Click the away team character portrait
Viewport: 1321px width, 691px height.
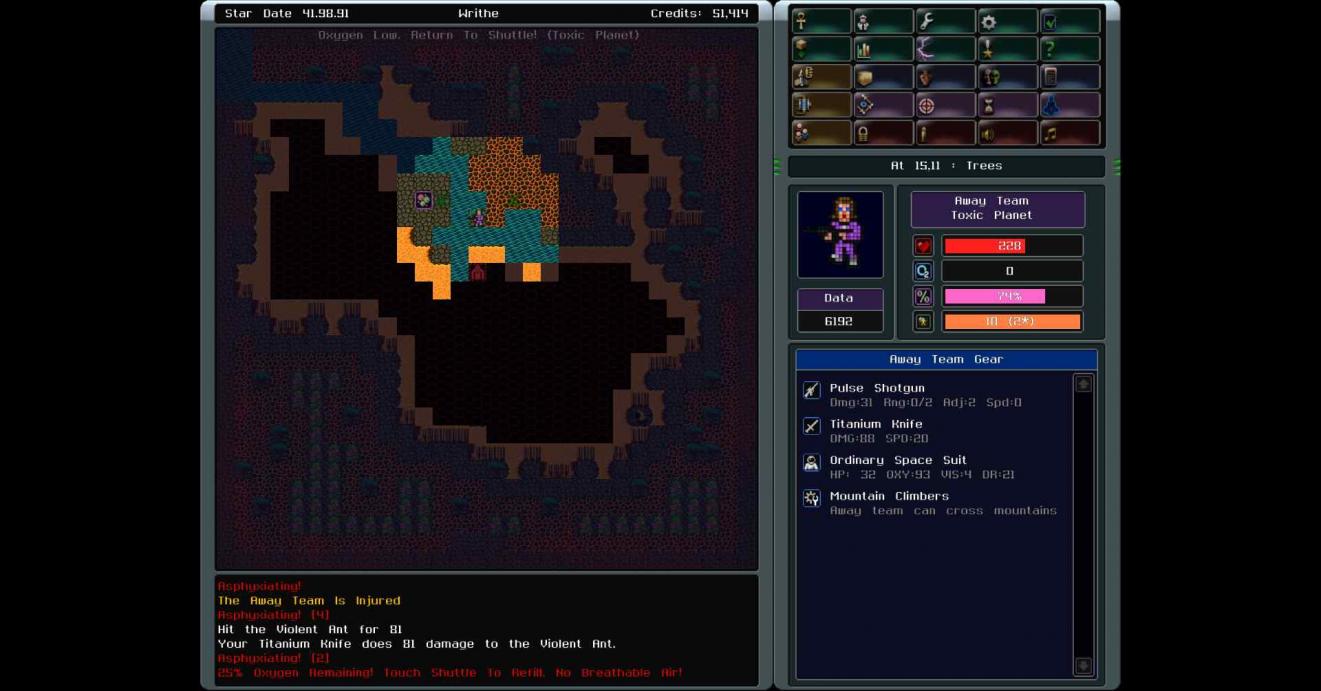[x=840, y=235]
